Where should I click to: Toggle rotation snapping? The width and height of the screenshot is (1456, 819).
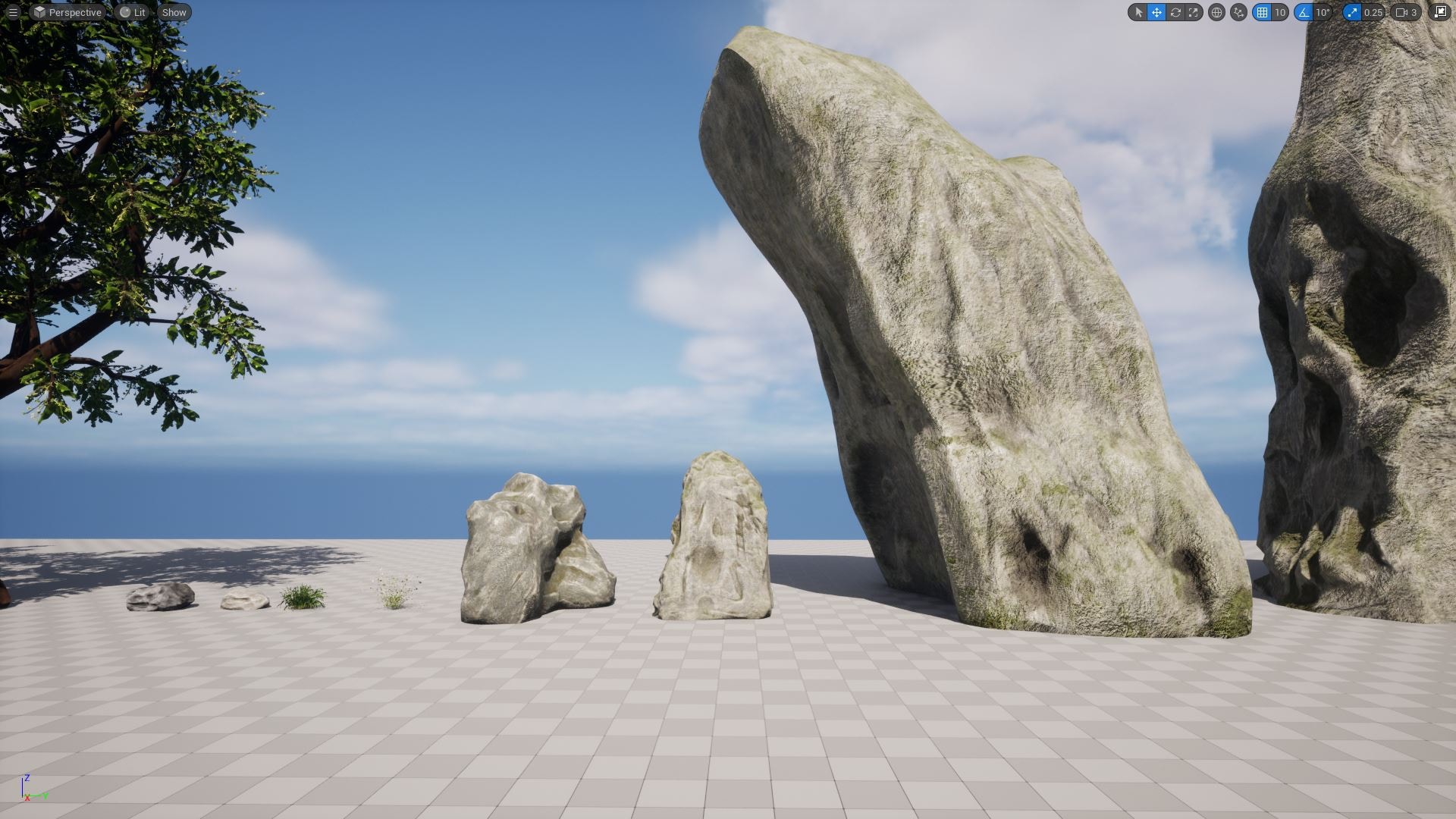1303,12
